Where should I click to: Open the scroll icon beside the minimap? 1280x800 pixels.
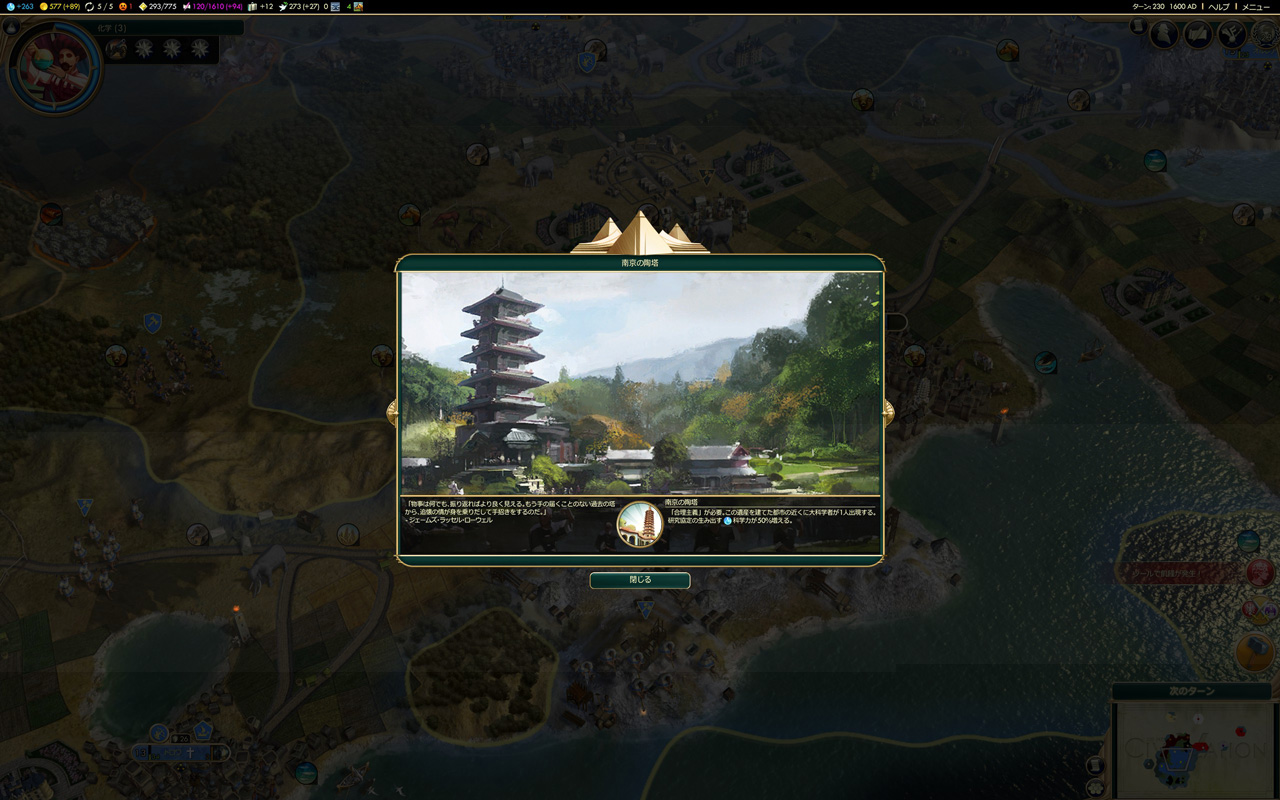[1096, 765]
